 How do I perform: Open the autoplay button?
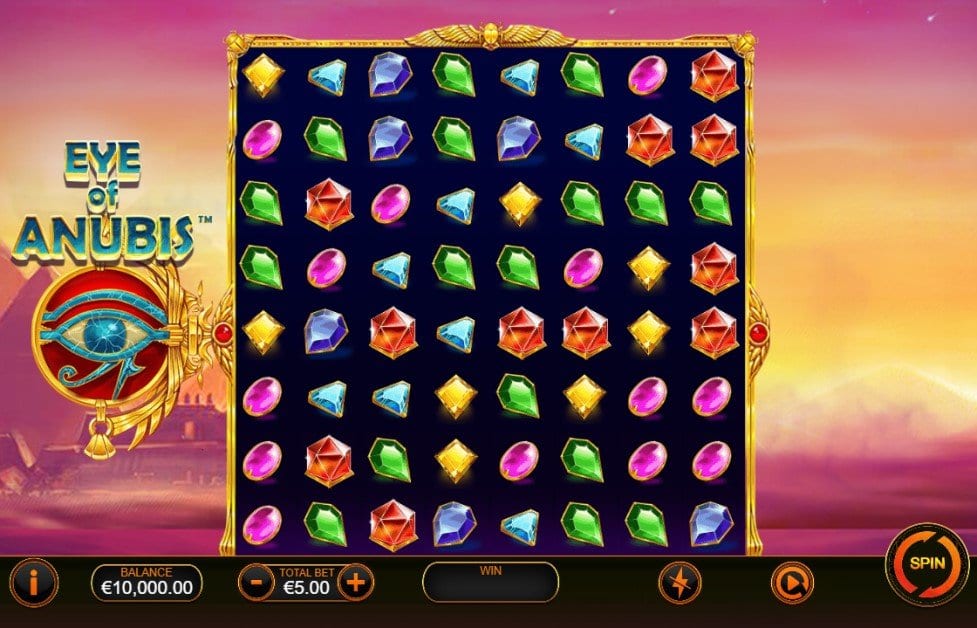(x=792, y=582)
